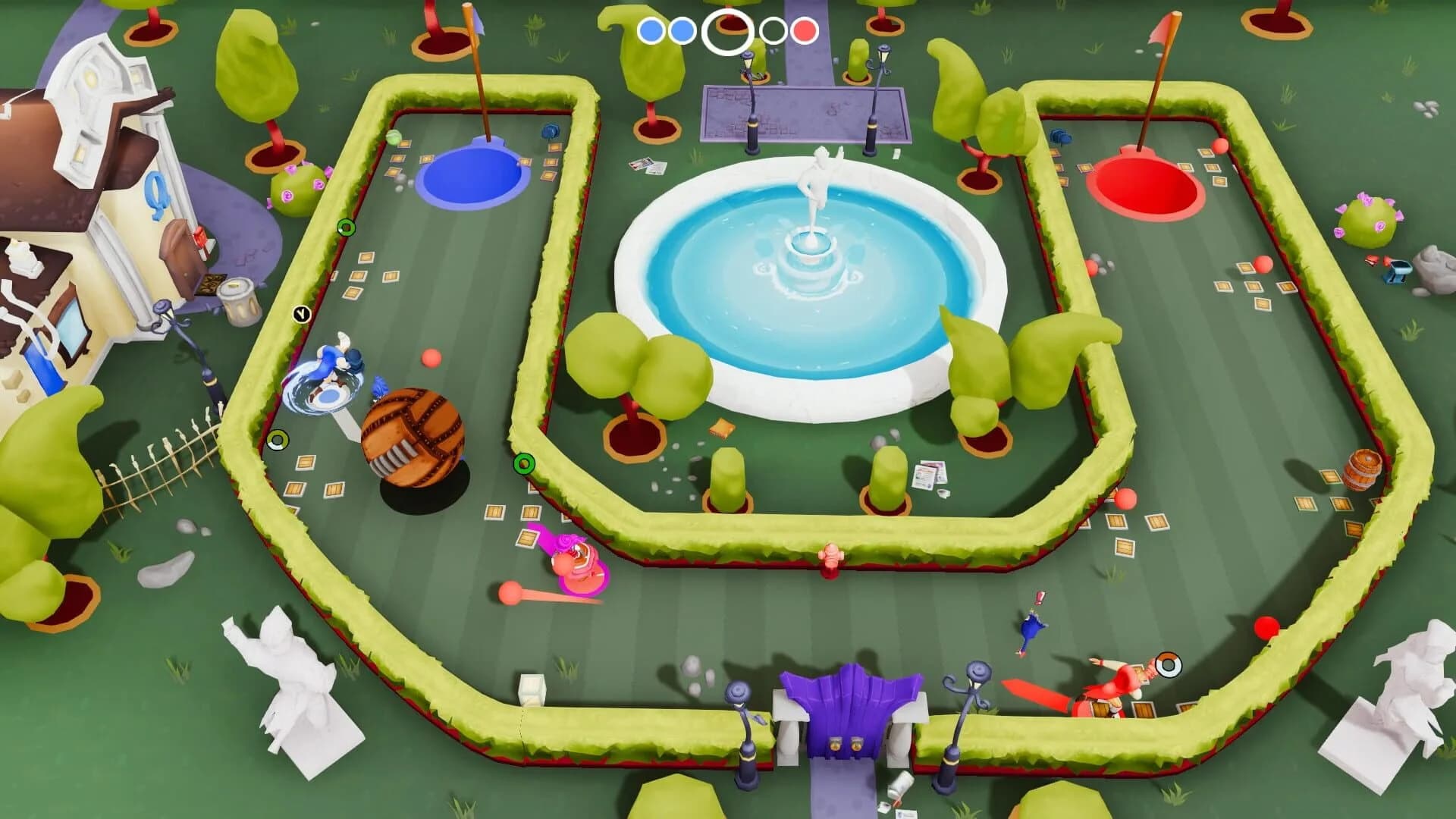Select the upper green ring icon on the left fairway

347,225
